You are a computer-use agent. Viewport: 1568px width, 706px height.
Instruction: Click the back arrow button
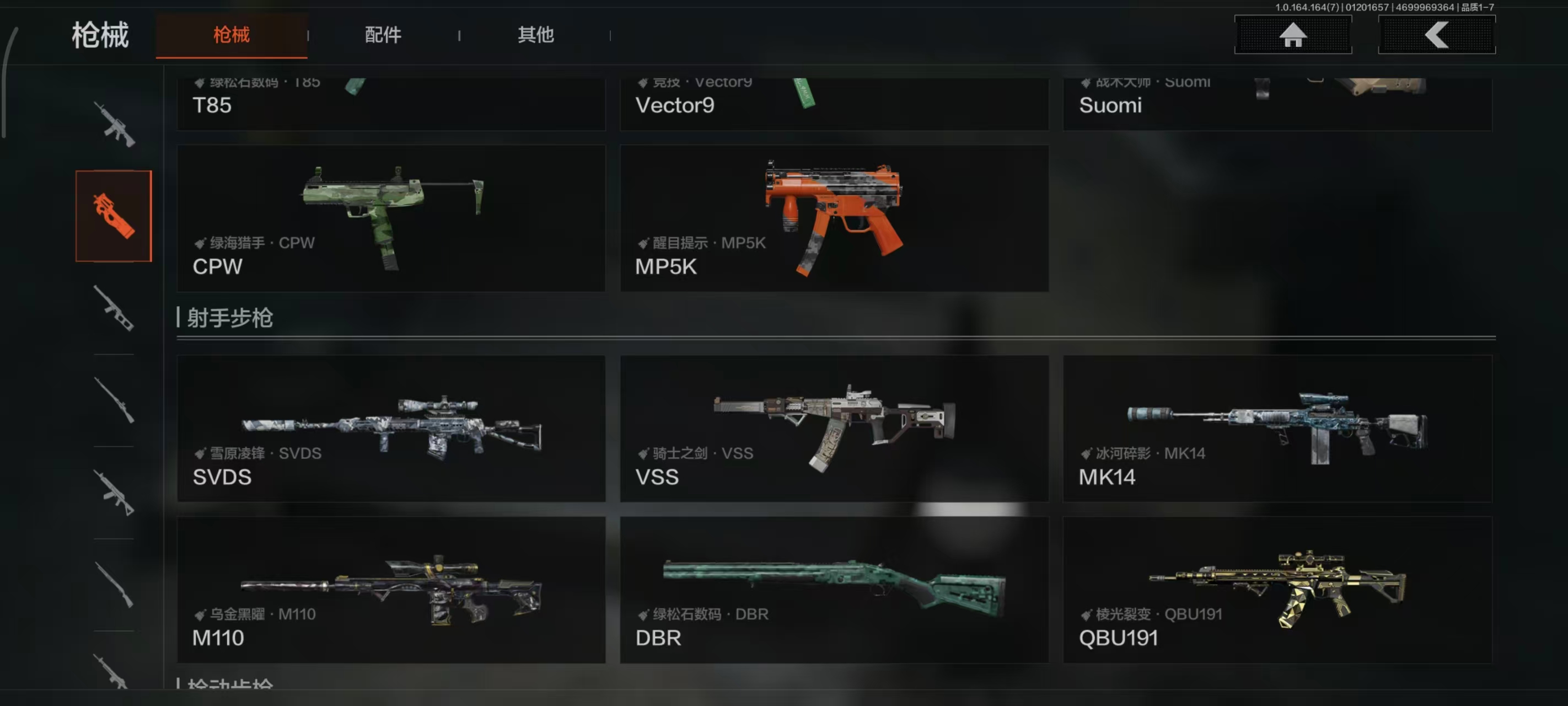click(1436, 35)
